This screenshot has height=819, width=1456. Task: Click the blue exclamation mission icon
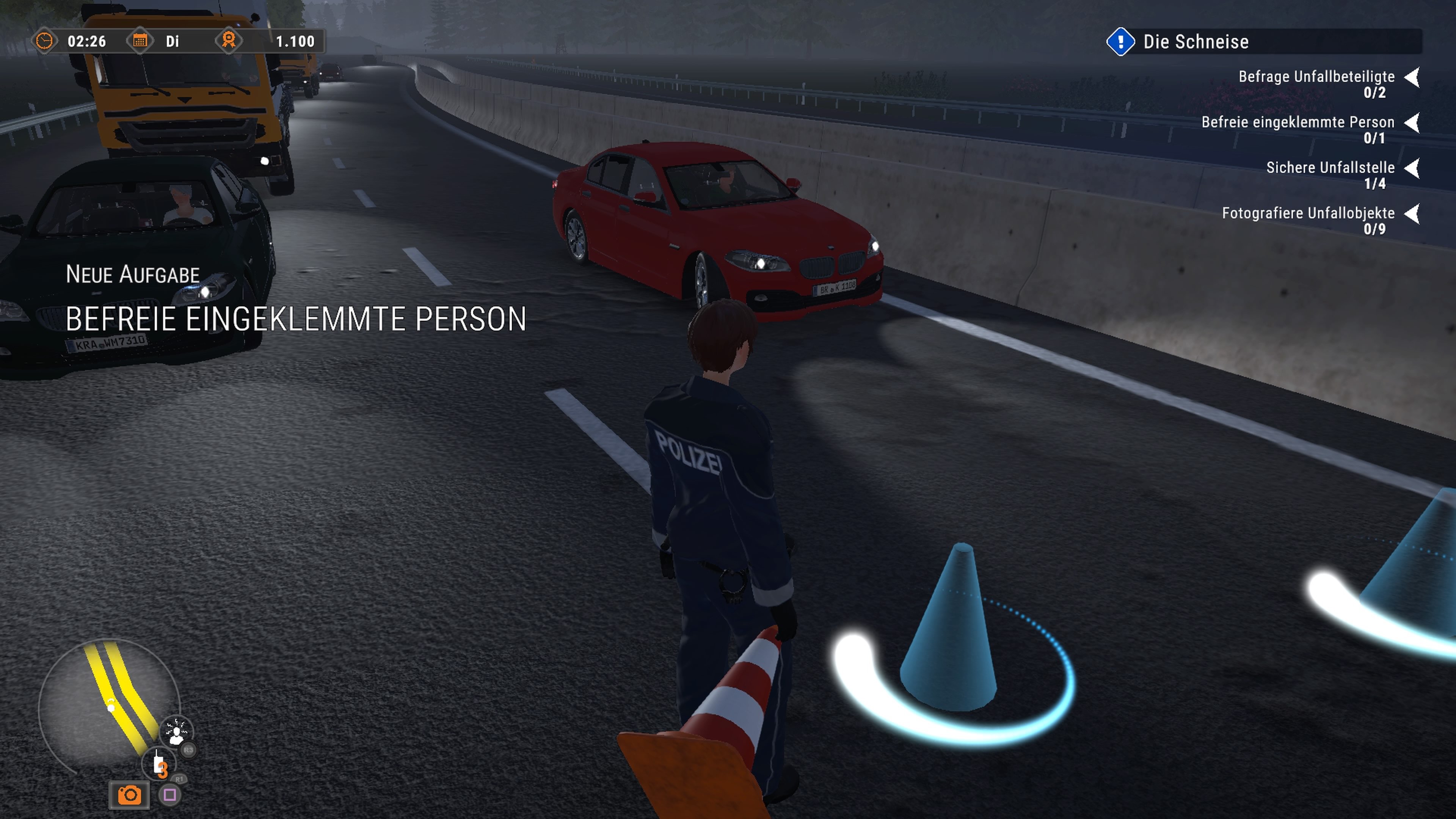point(1122,42)
